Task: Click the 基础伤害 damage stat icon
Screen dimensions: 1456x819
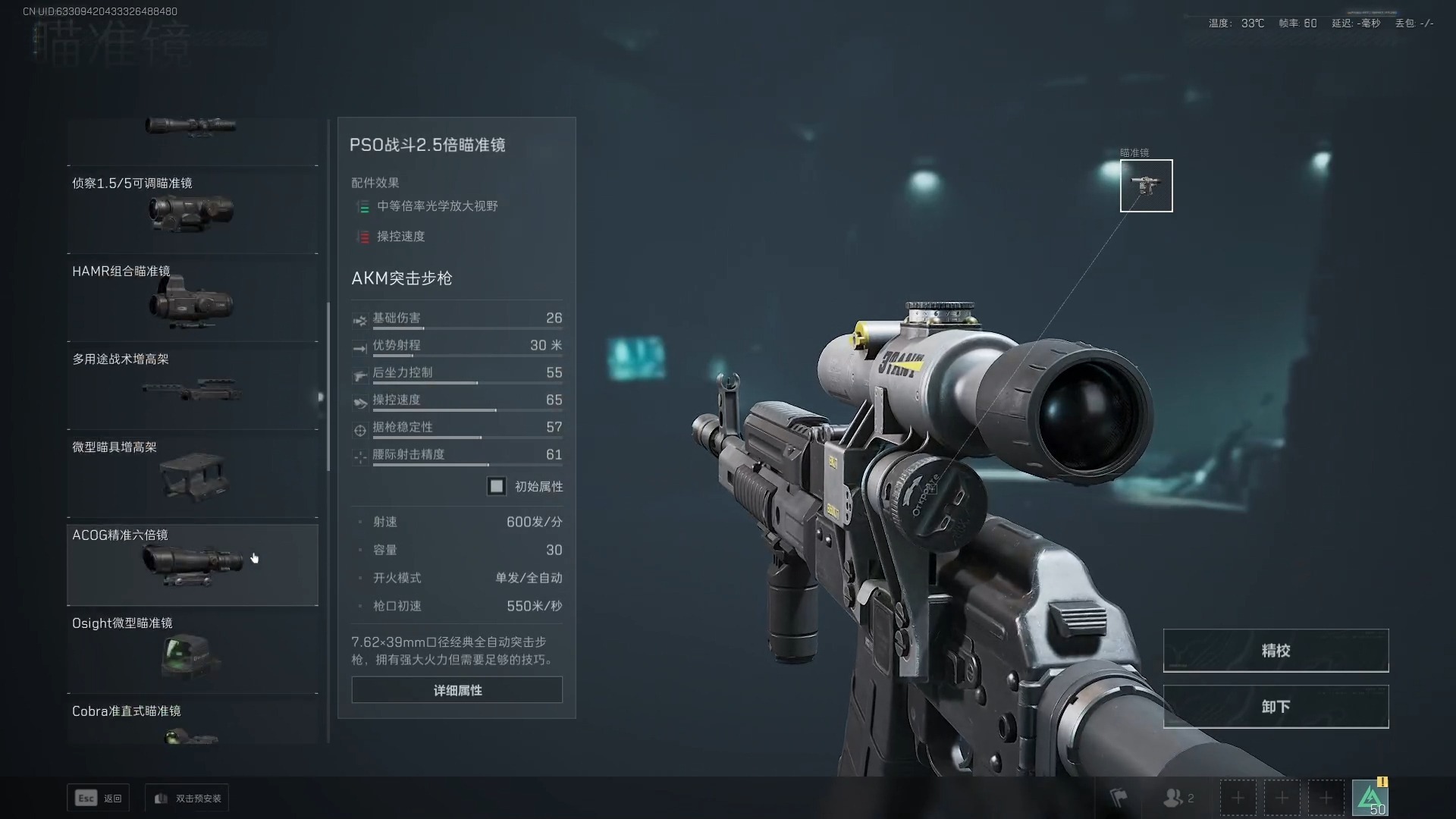Action: (x=360, y=320)
